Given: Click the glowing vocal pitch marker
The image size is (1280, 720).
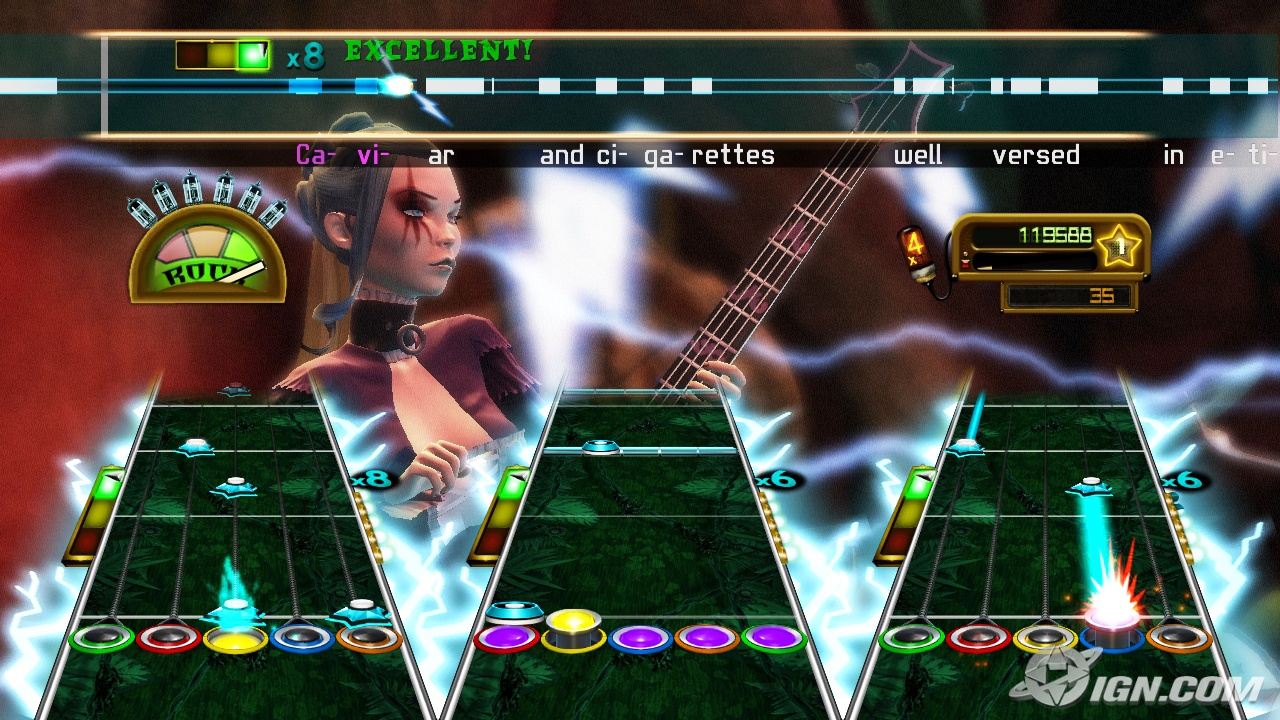Looking at the screenshot, I should point(399,86).
